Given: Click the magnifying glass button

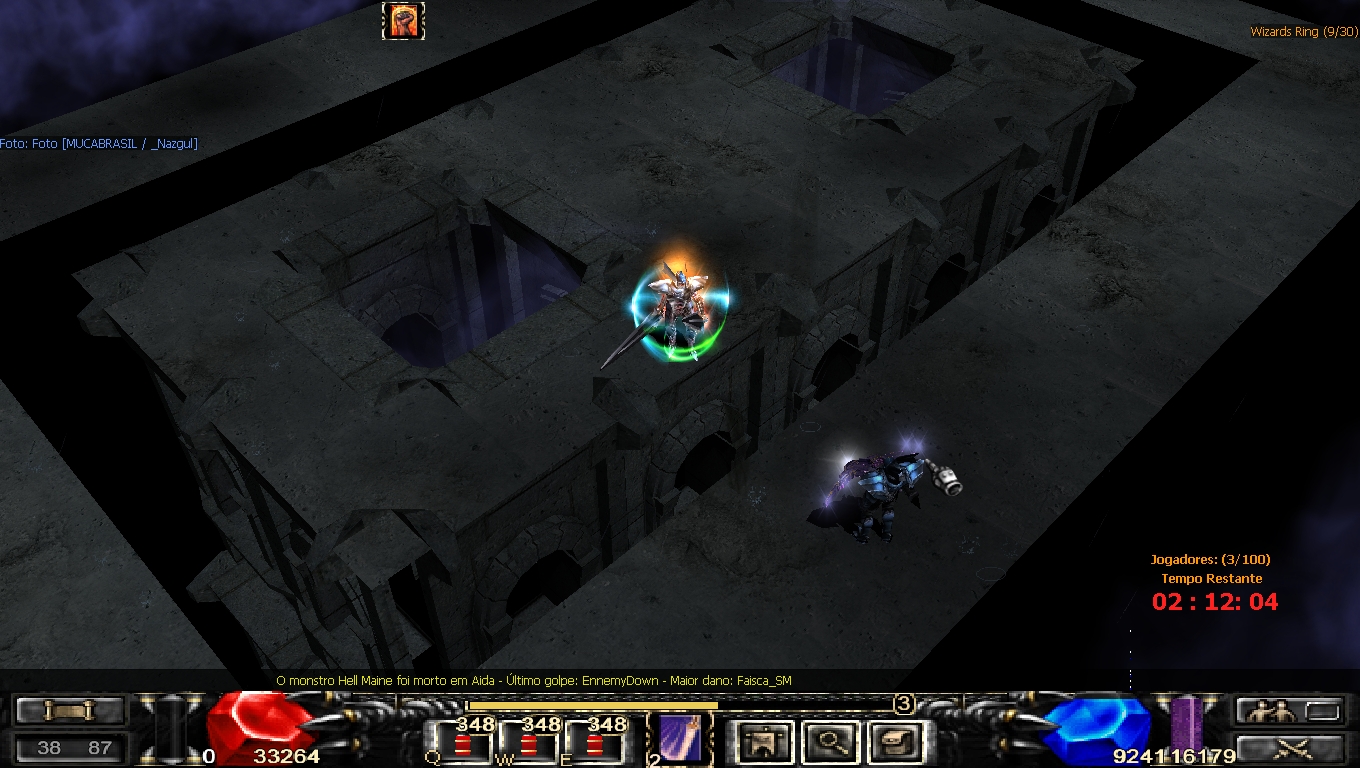Looking at the screenshot, I should (x=830, y=742).
